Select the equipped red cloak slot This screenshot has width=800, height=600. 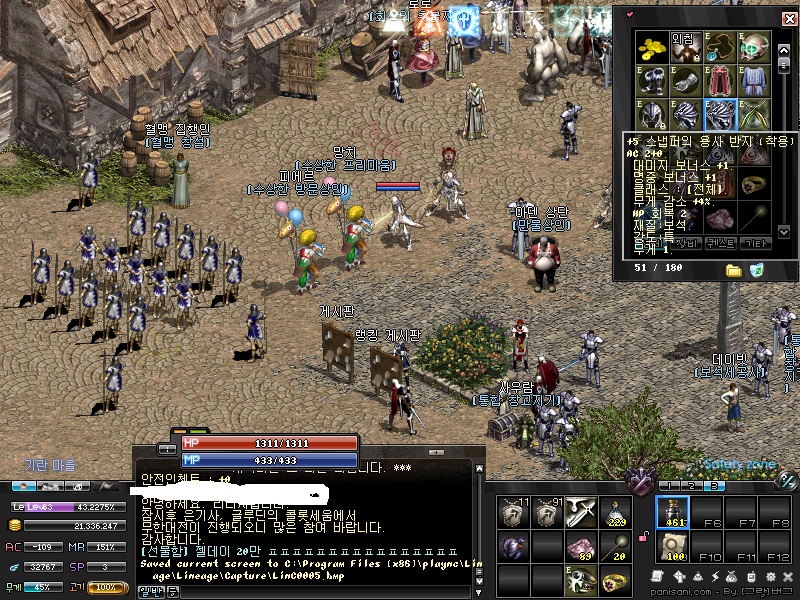tap(720, 81)
